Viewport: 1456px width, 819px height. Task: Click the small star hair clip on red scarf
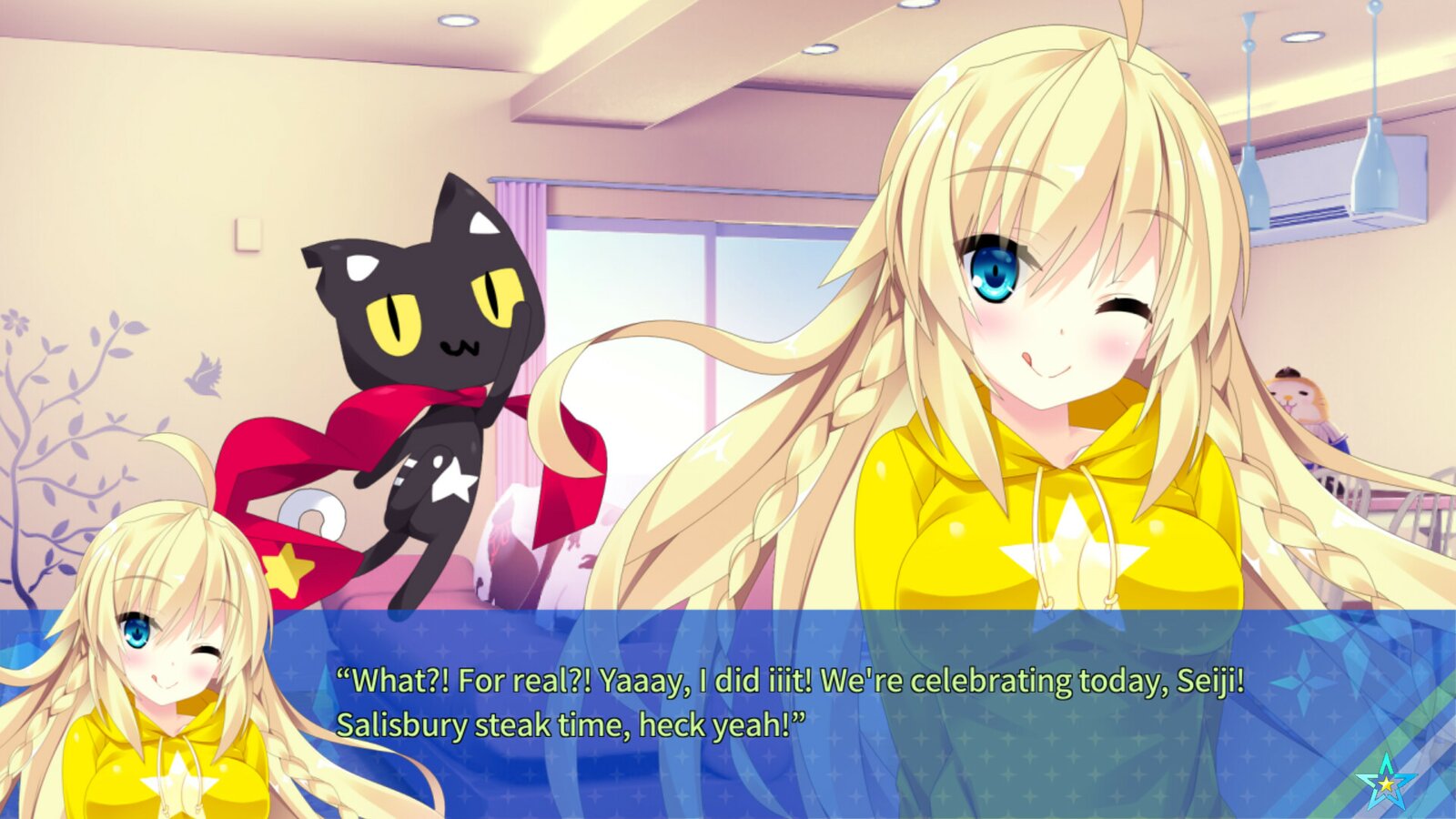pyautogui.click(x=289, y=567)
